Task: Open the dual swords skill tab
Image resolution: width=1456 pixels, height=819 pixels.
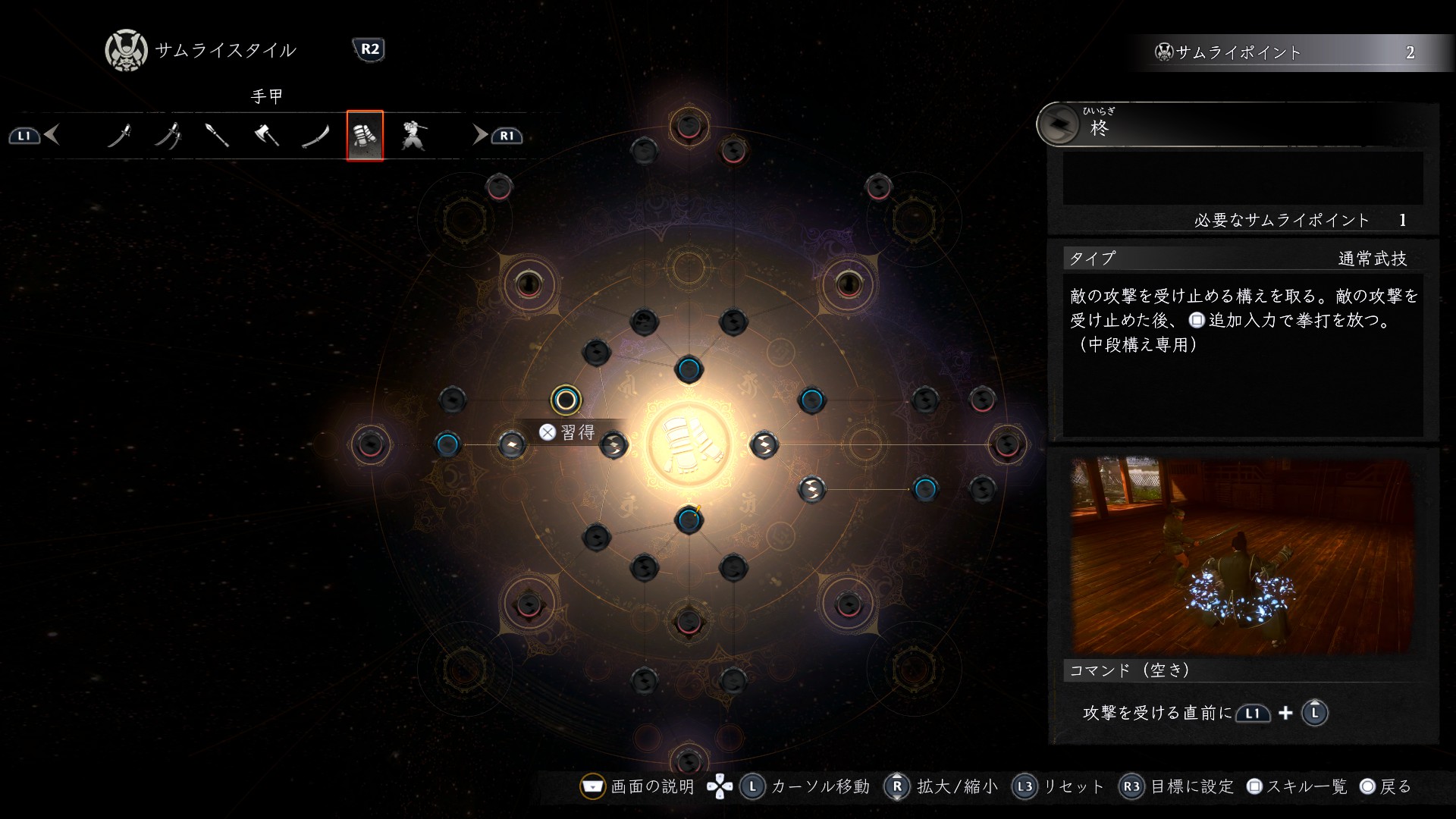Action: [x=168, y=136]
